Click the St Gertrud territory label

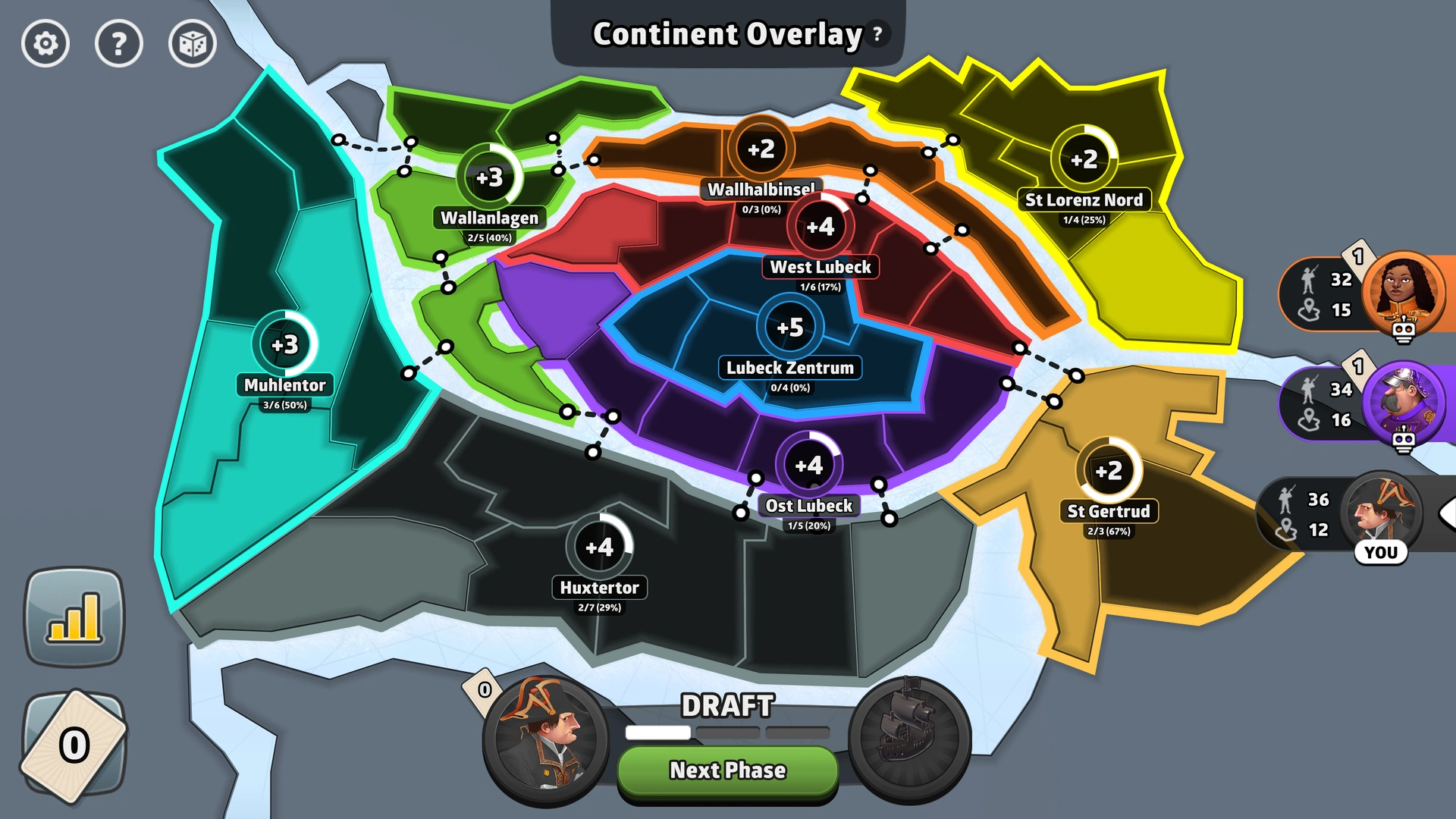1109,511
